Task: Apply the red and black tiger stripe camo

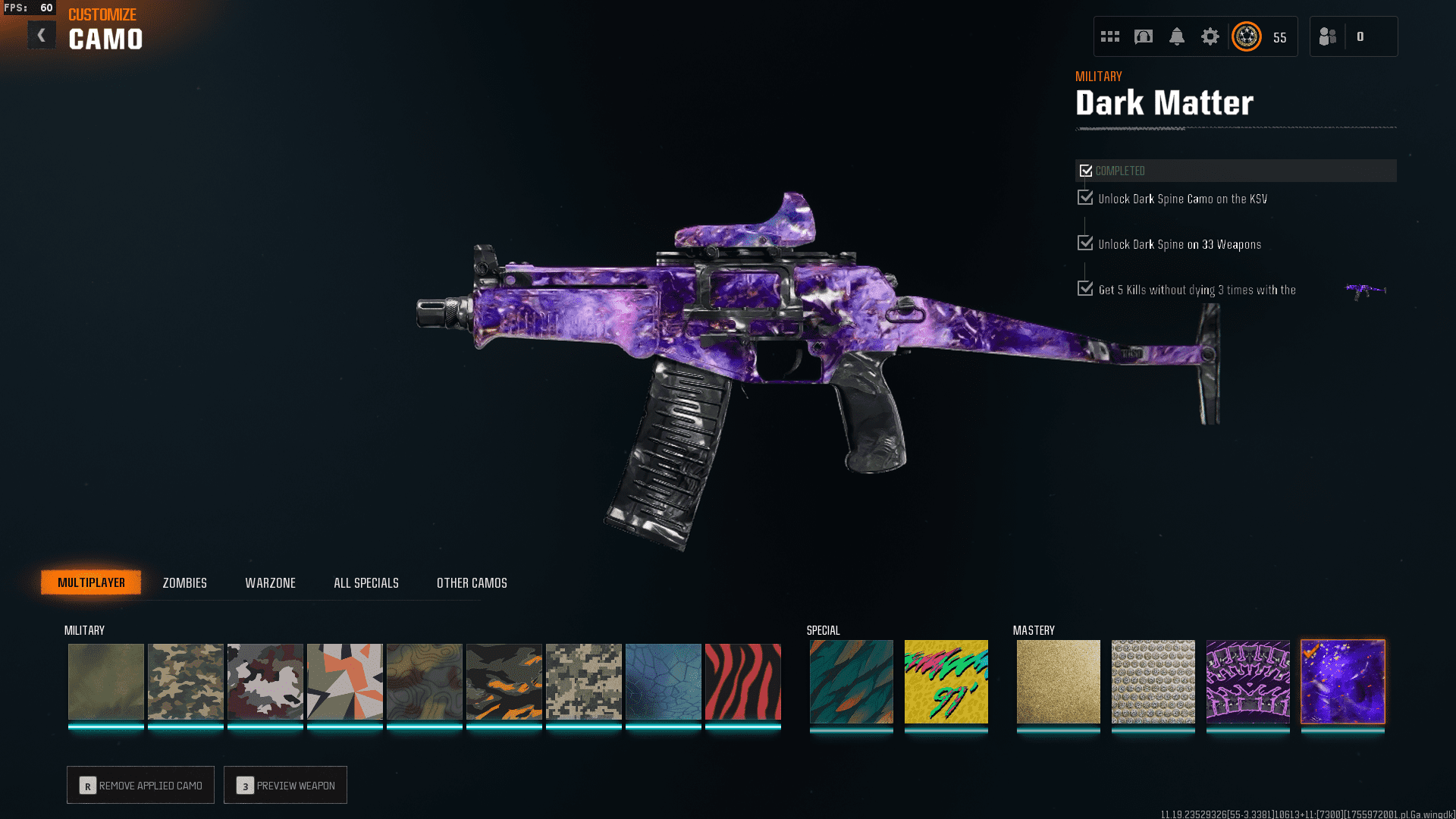Action: click(x=742, y=681)
